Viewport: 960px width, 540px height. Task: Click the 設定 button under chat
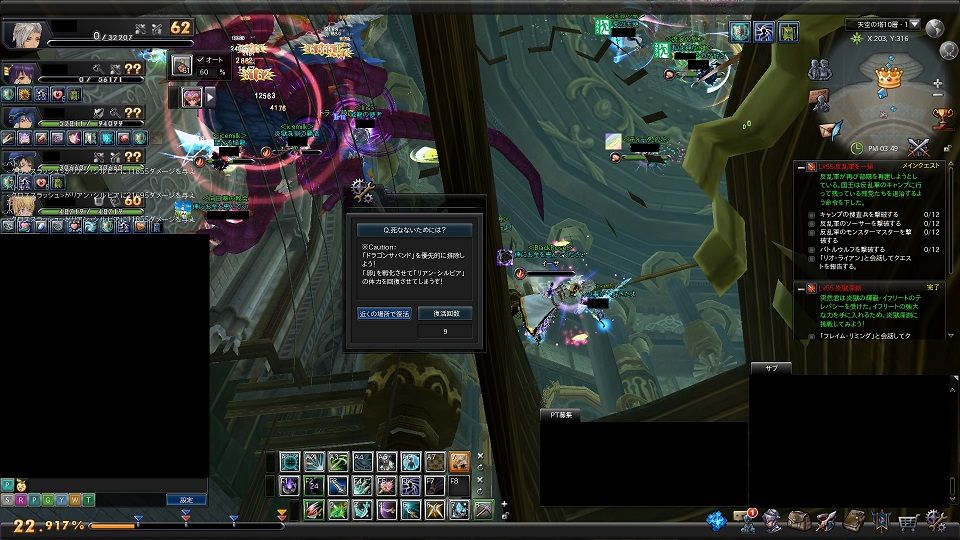(186, 499)
